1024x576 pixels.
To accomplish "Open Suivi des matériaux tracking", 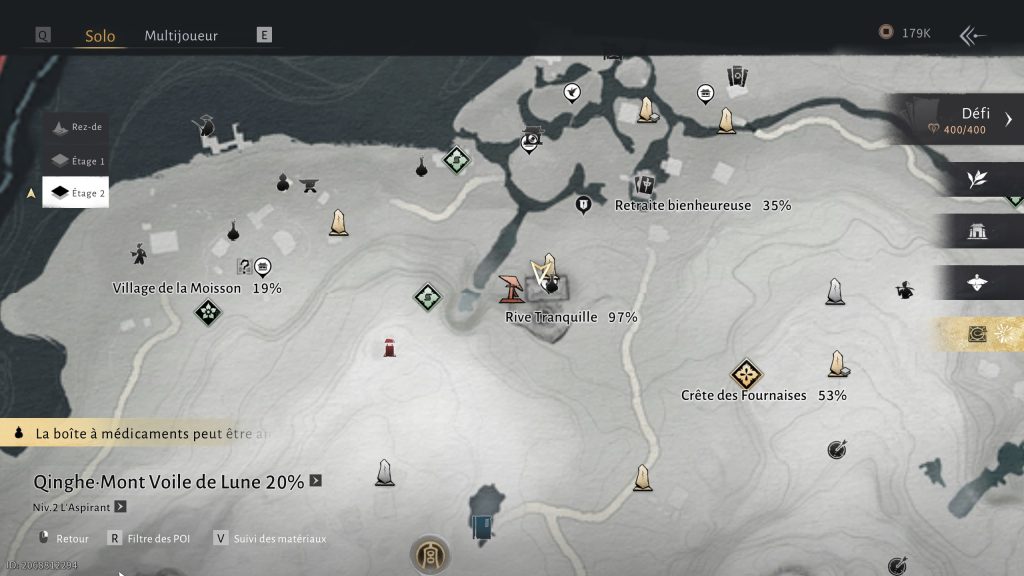I will [x=268, y=539].
